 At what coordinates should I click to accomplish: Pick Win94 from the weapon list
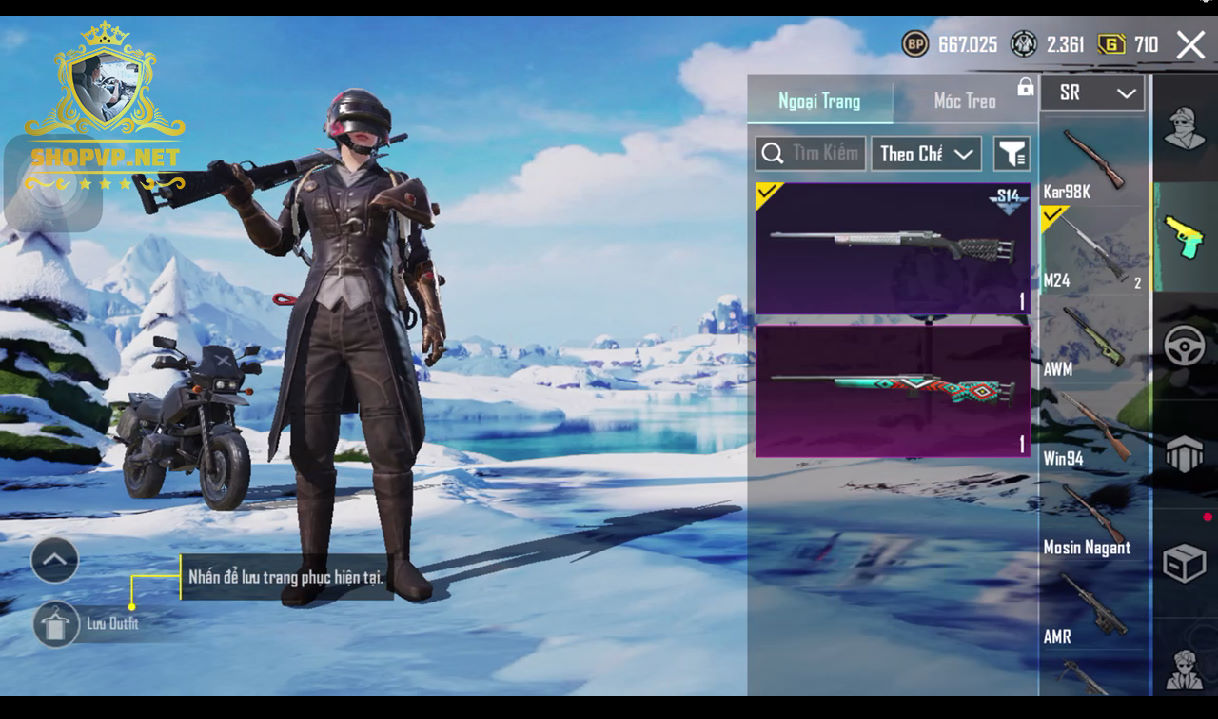(1093, 429)
